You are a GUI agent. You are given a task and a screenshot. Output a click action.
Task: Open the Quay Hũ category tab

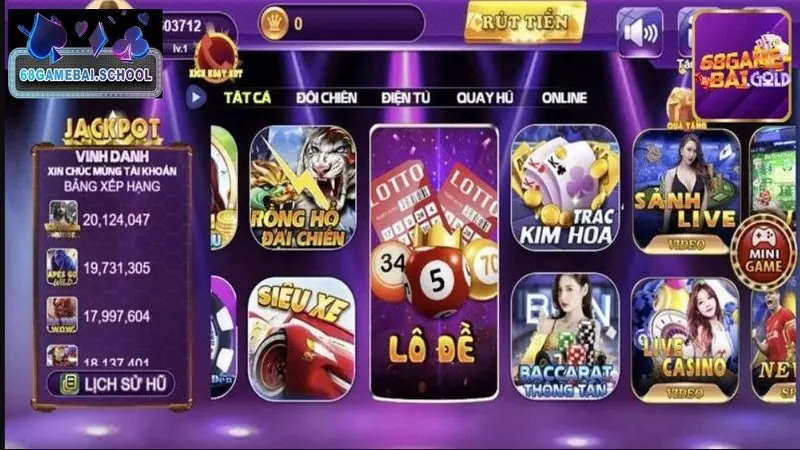486,98
